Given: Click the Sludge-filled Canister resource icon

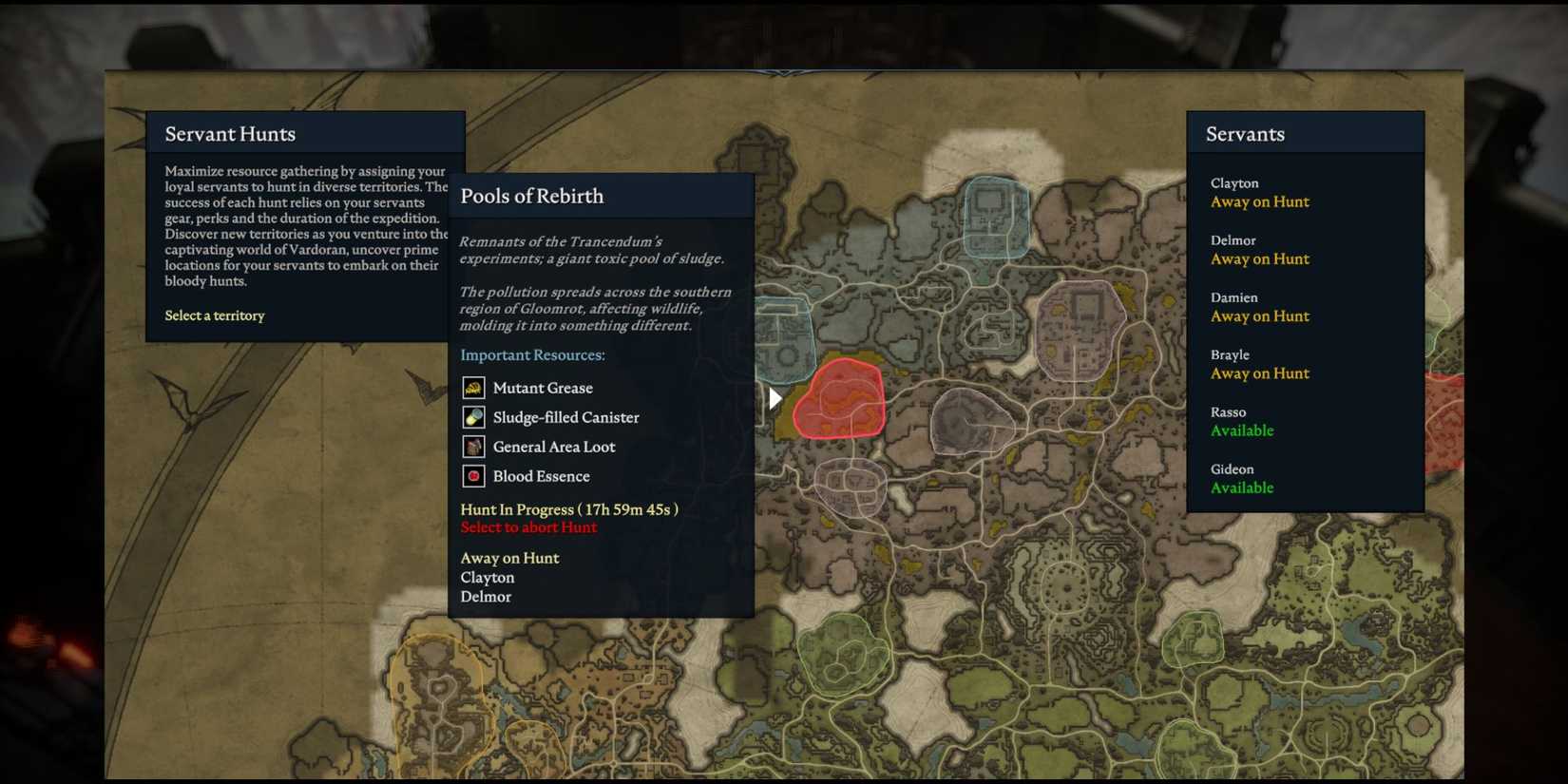Looking at the screenshot, I should [474, 417].
